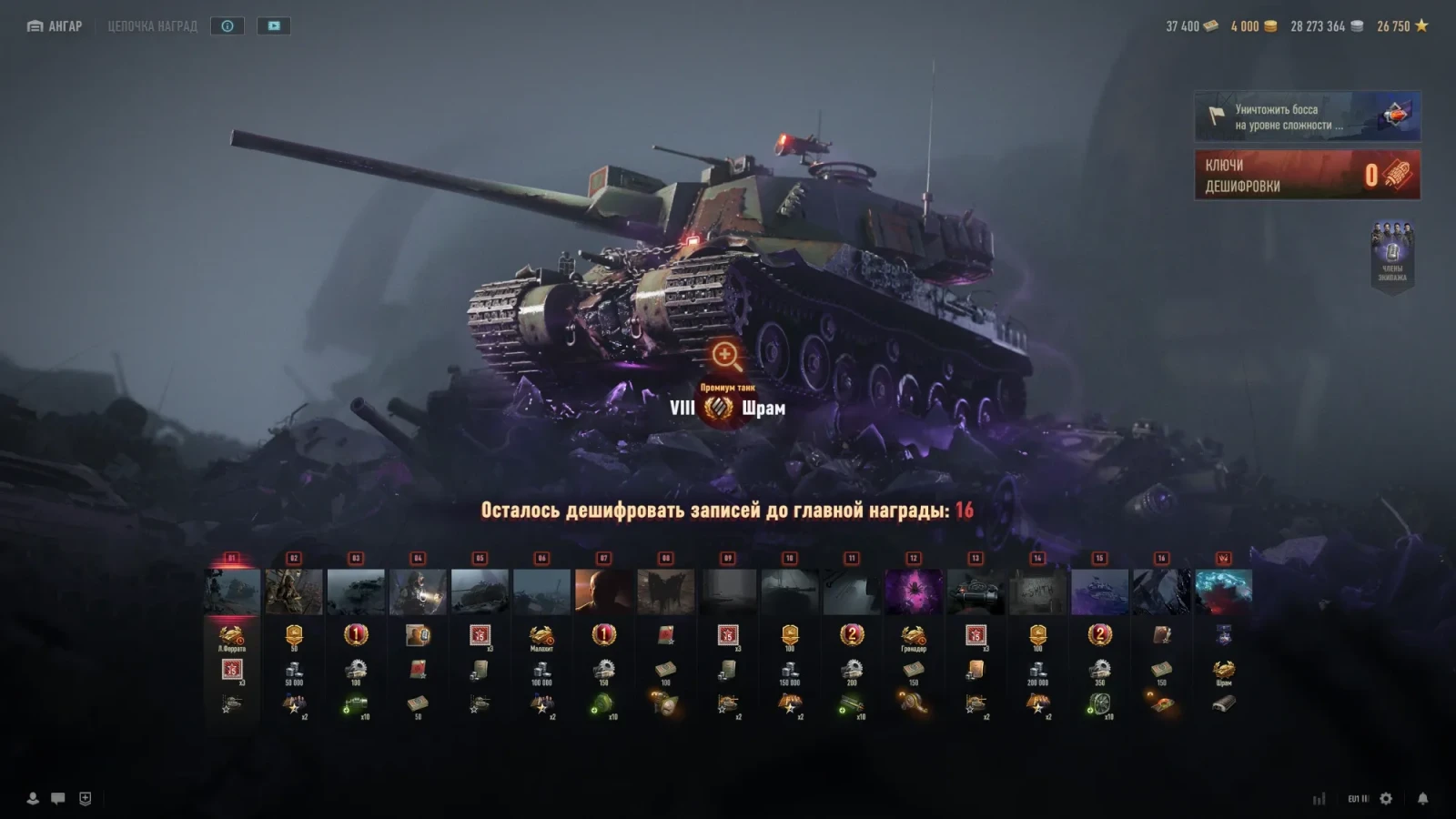Inspect the Шрам tank reward in final stage
This screenshot has width=1456, height=819.
(x=1223, y=672)
